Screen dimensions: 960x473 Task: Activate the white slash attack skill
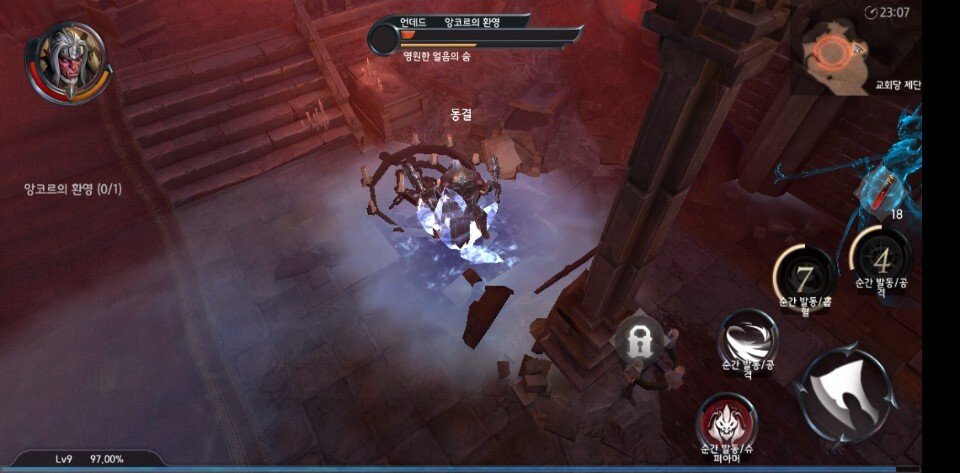point(748,338)
